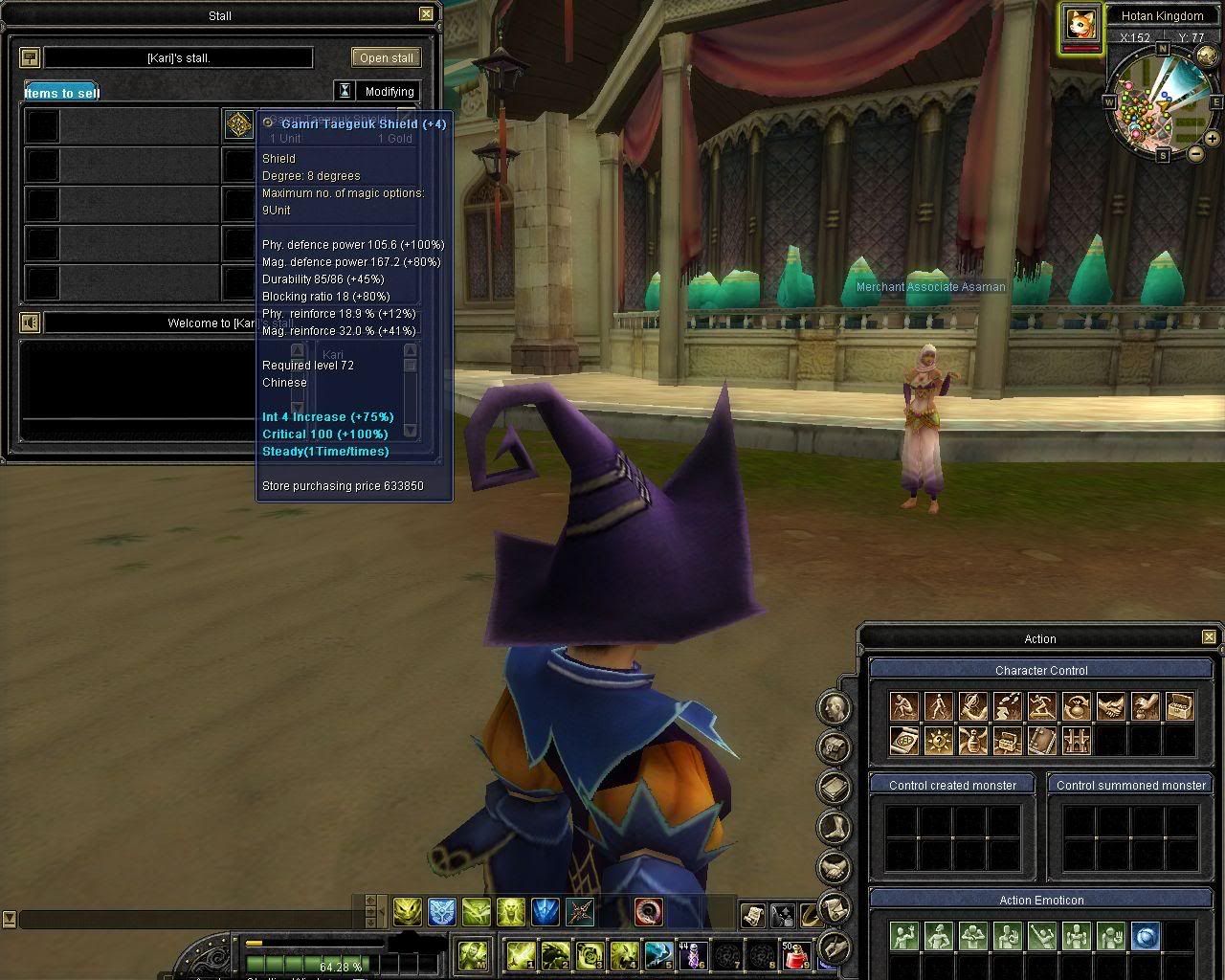The image size is (1225, 980).
Task: Select the Gamri Taegeuk Shield stall item
Action: point(238,124)
